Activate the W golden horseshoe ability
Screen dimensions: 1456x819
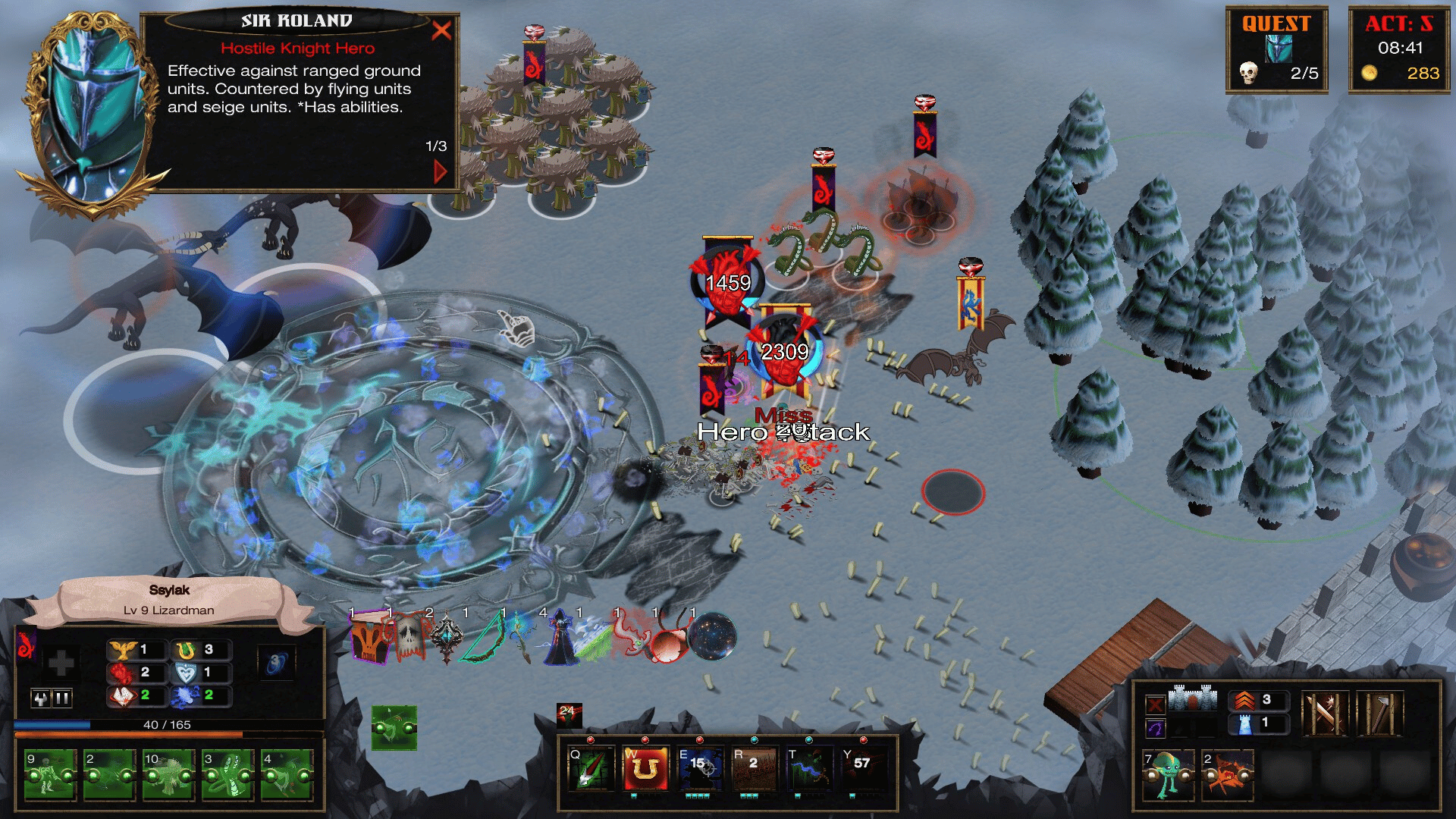tap(645, 768)
